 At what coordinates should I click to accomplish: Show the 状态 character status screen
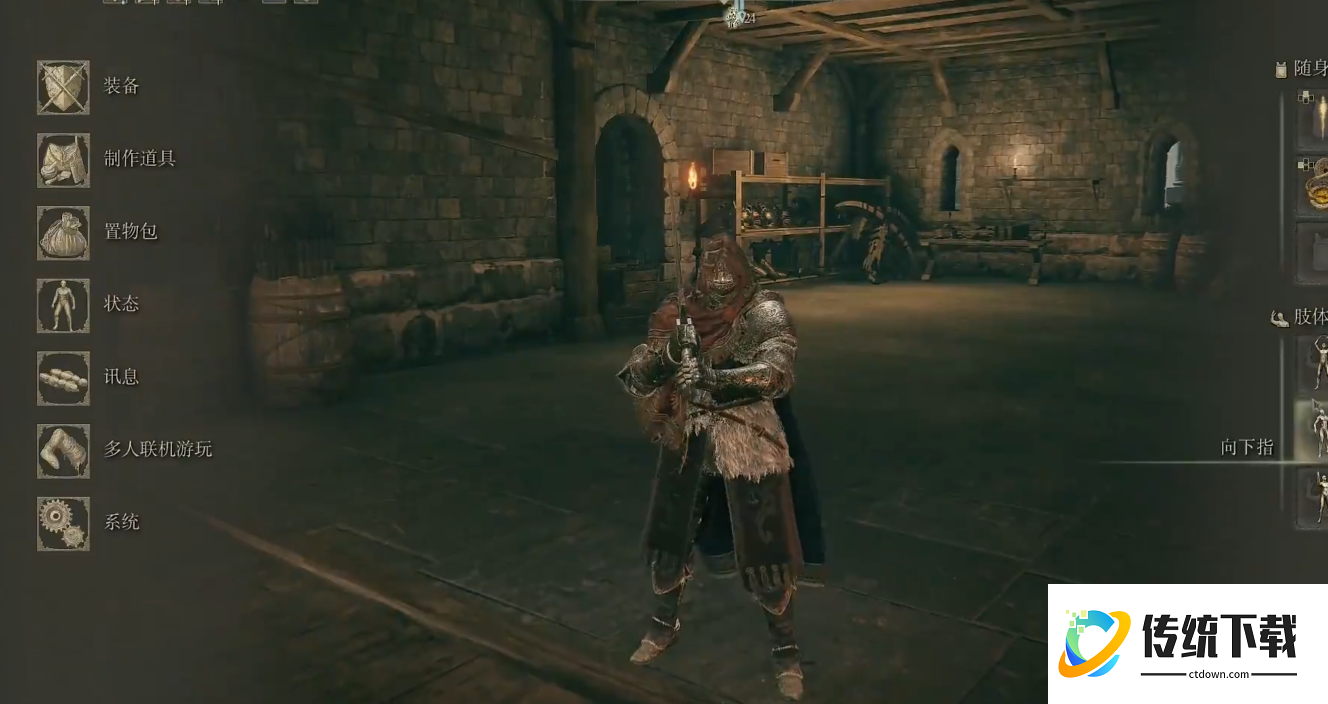tap(64, 305)
